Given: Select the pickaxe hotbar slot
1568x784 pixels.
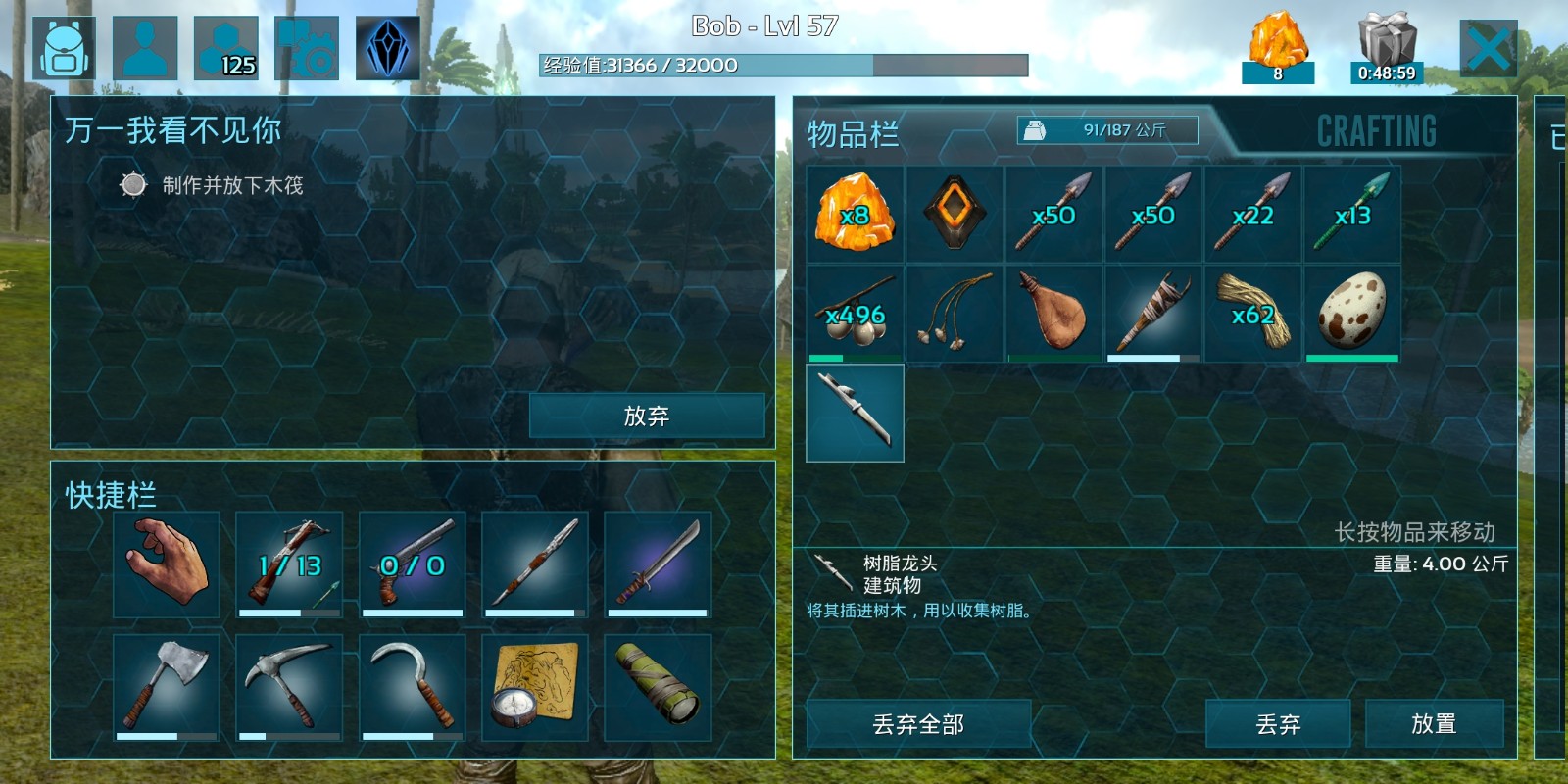Looking at the screenshot, I should coord(289,687).
